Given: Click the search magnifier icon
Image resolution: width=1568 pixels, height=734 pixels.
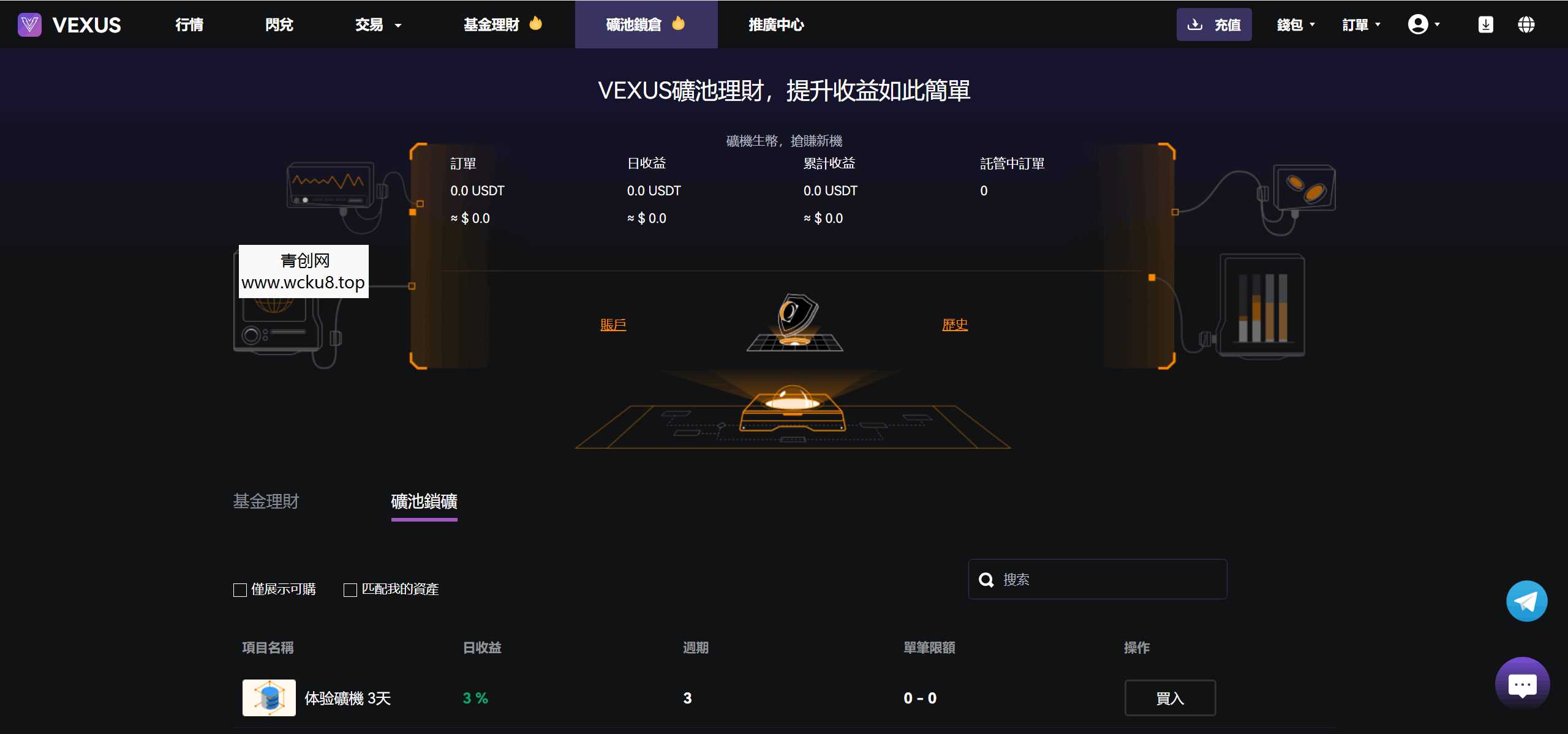Looking at the screenshot, I should (987, 579).
